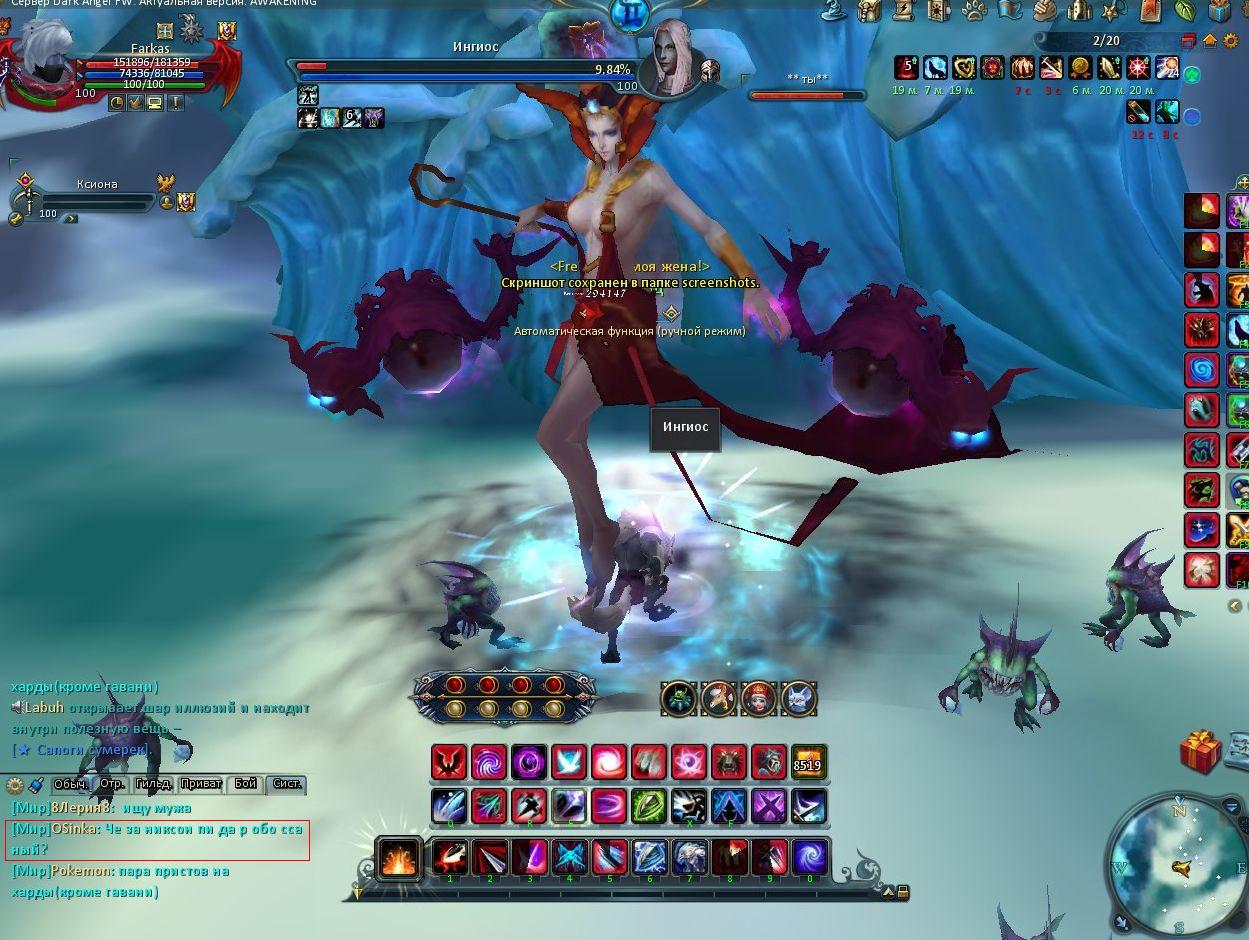Open the Приват chat tab

(x=200, y=784)
